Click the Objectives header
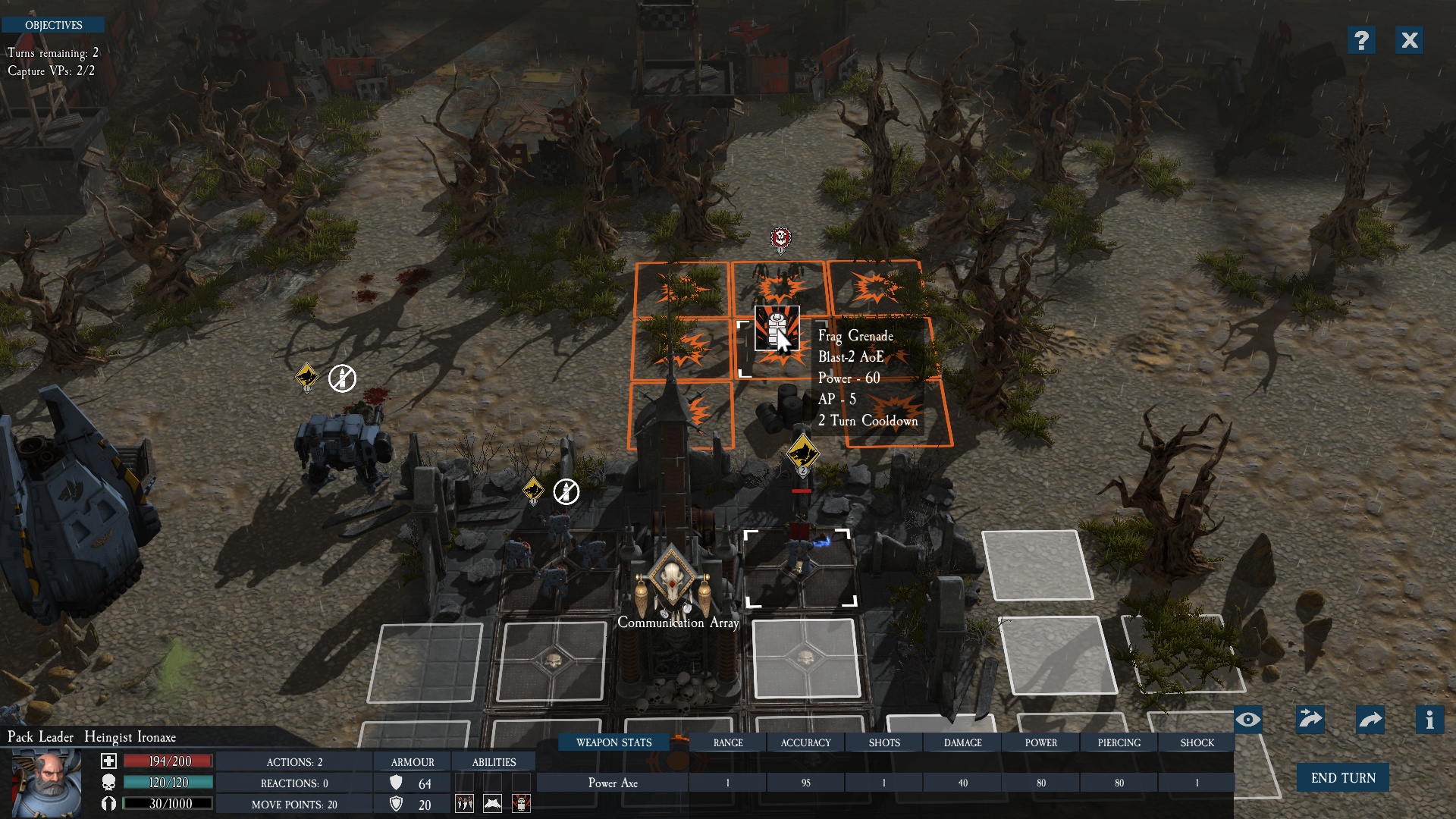 click(53, 25)
